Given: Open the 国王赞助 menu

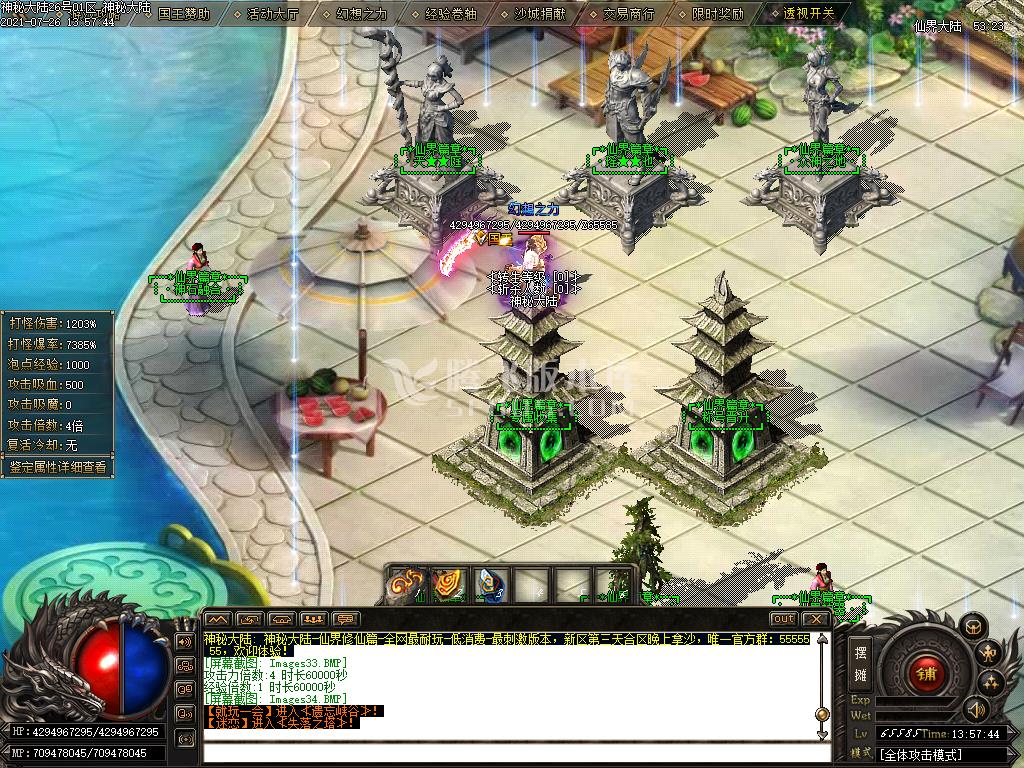Looking at the screenshot, I should pos(184,14).
